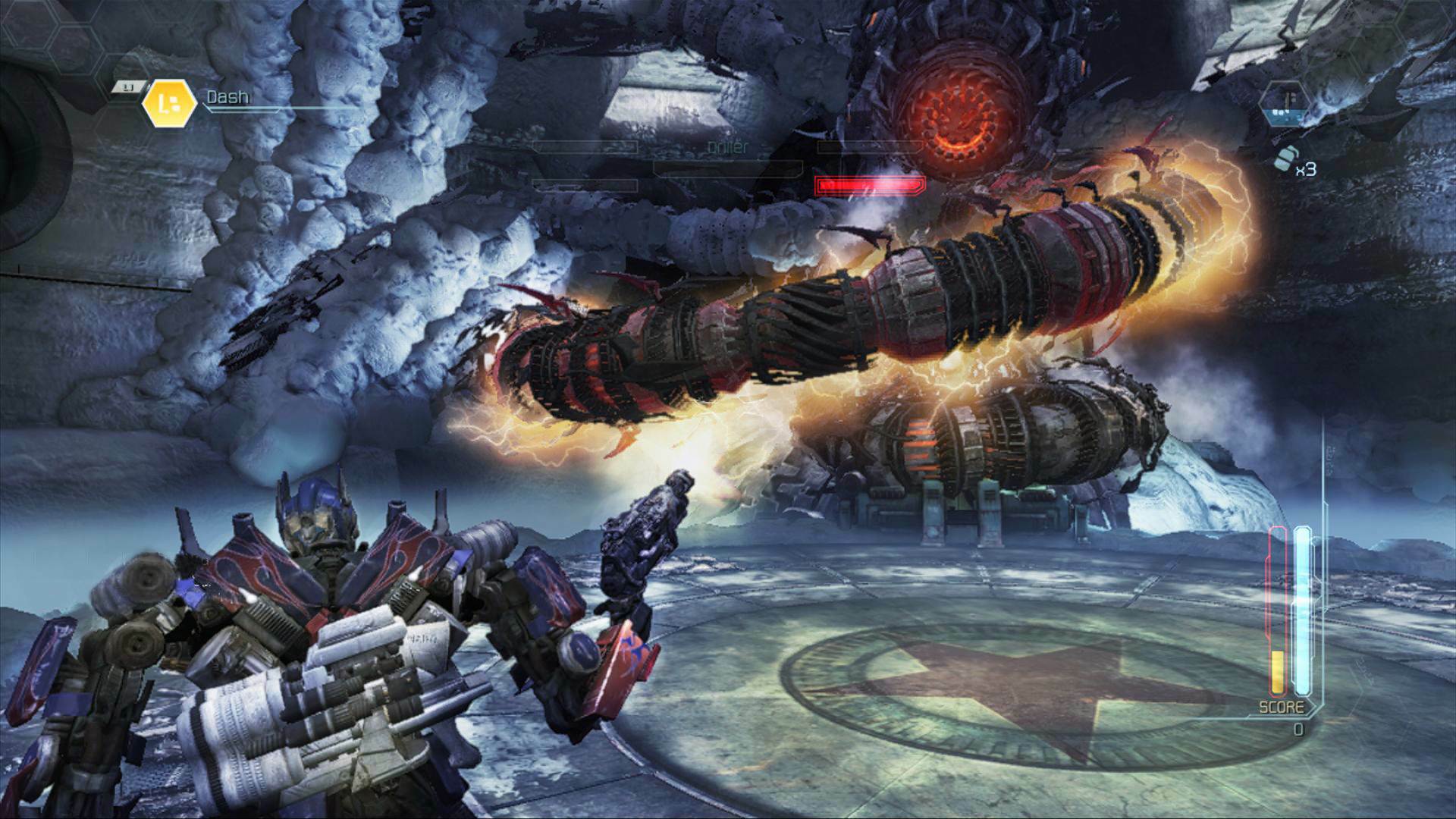
Task: Select the Driller name label above the health bar
Action: pyautogui.click(x=727, y=148)
